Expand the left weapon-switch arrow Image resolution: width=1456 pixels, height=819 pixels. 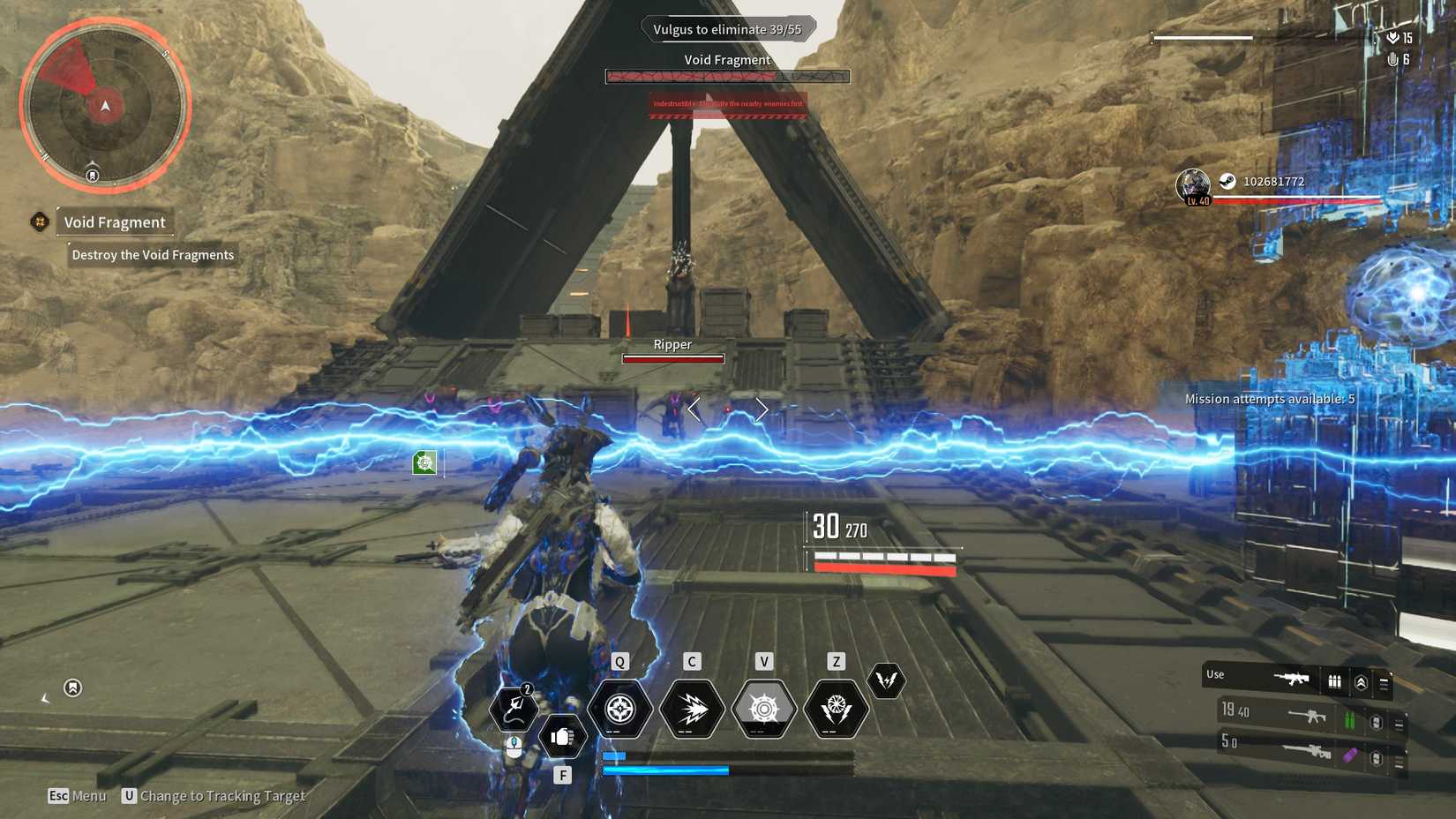click(695, 409)
